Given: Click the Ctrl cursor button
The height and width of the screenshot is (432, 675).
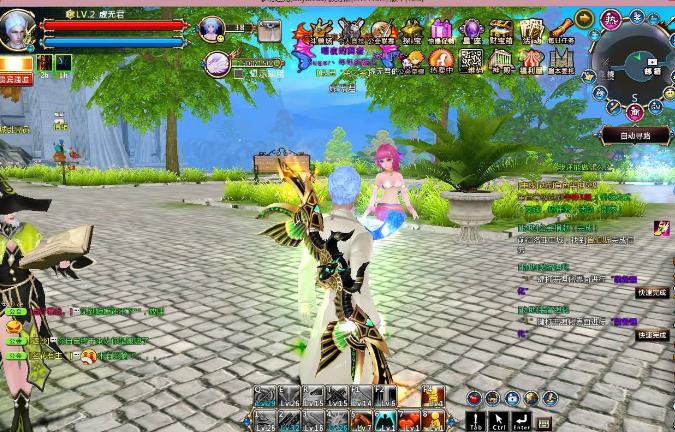Looking at the screenshot, I should click(x=499, y=421).
